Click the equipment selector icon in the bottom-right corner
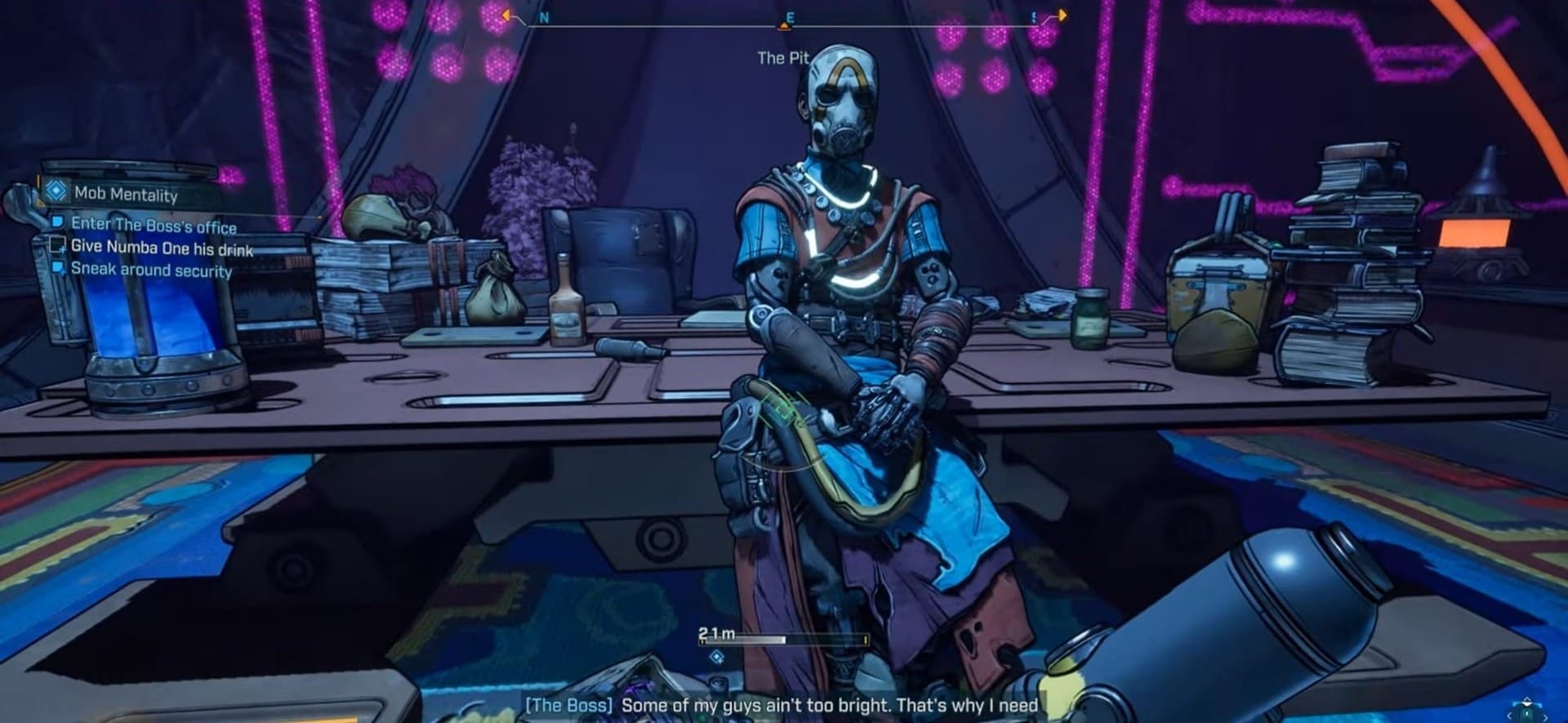Image resolution: width=1568 pixels, height=723 pixels. tap(1526, 710)
